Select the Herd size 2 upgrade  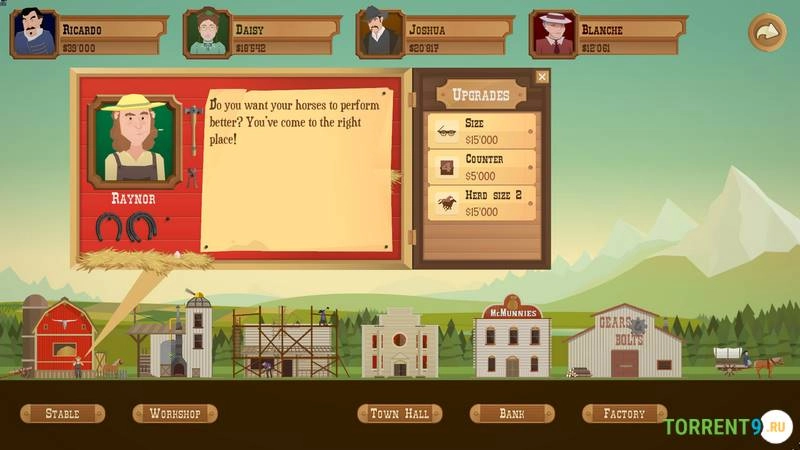481,203
